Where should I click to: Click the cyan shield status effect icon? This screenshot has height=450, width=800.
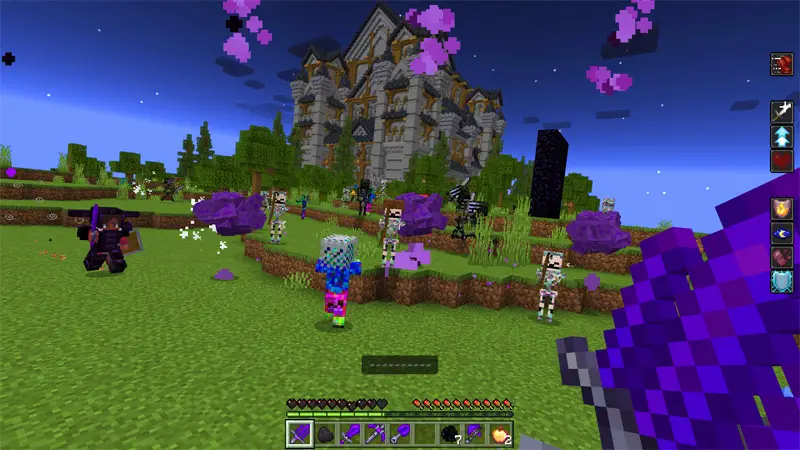[781, 281]
